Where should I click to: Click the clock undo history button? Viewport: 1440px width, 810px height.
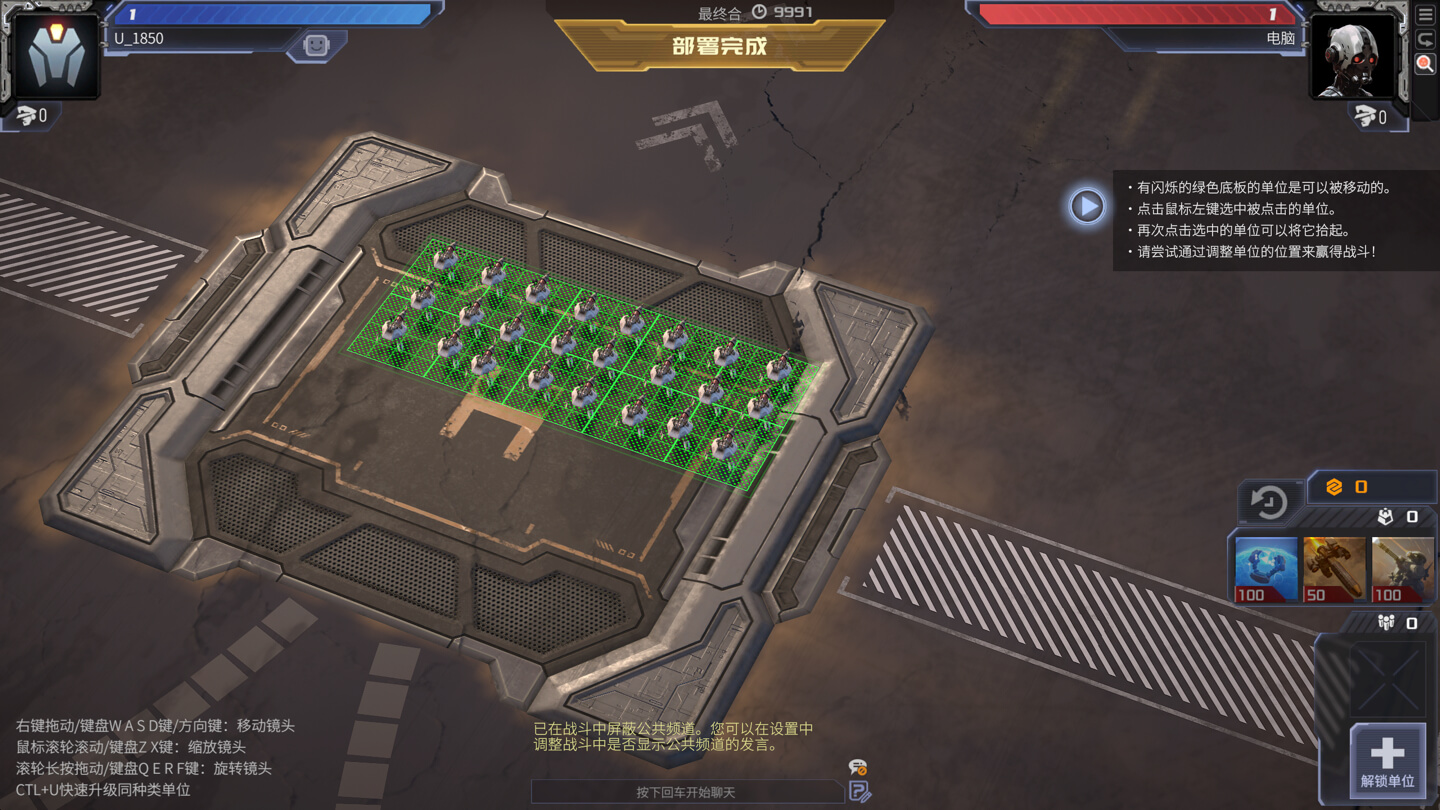click(1269, 502)
